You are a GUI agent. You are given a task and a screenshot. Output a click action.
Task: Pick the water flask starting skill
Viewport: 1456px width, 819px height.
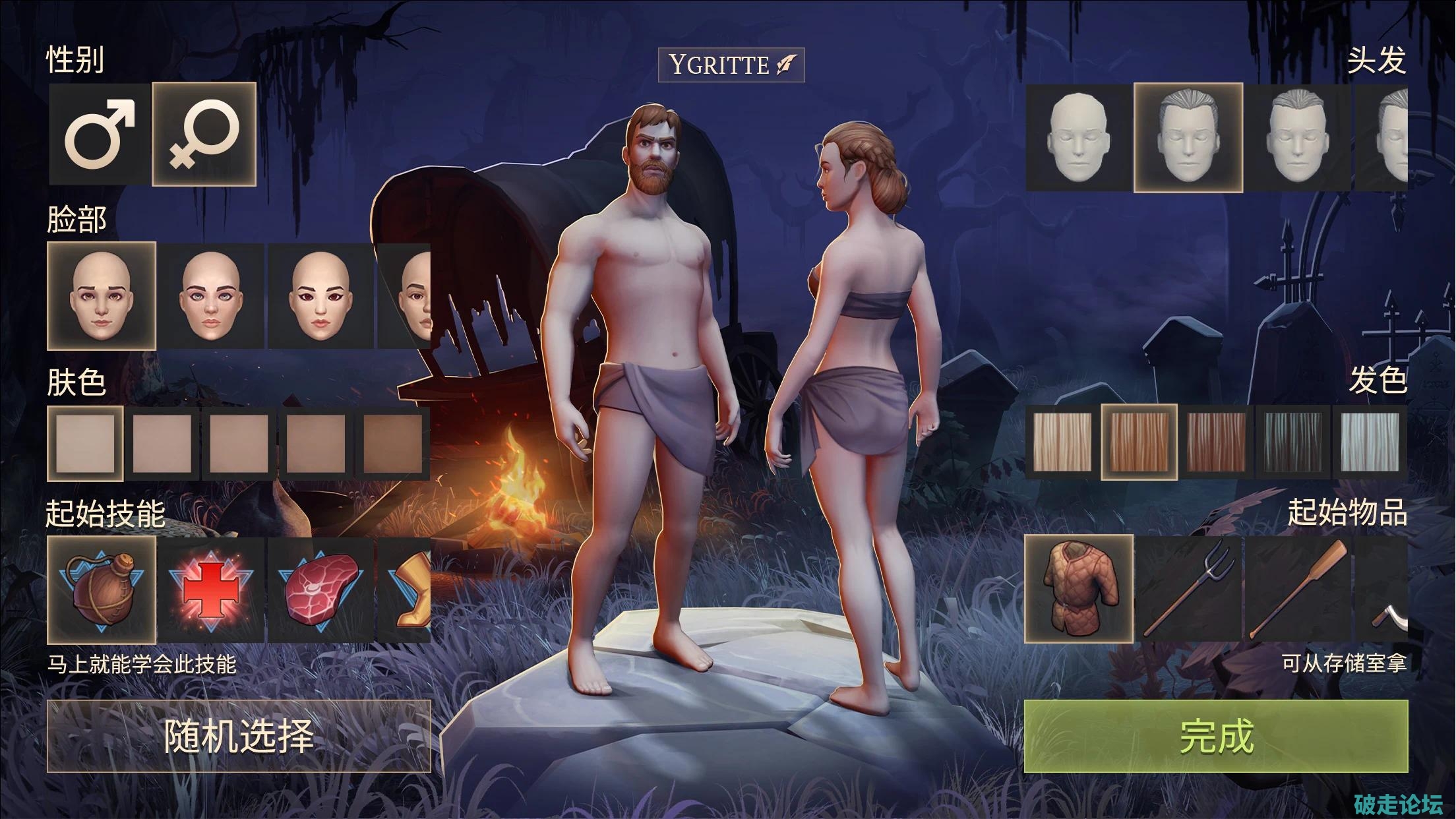tap(102, 590)
